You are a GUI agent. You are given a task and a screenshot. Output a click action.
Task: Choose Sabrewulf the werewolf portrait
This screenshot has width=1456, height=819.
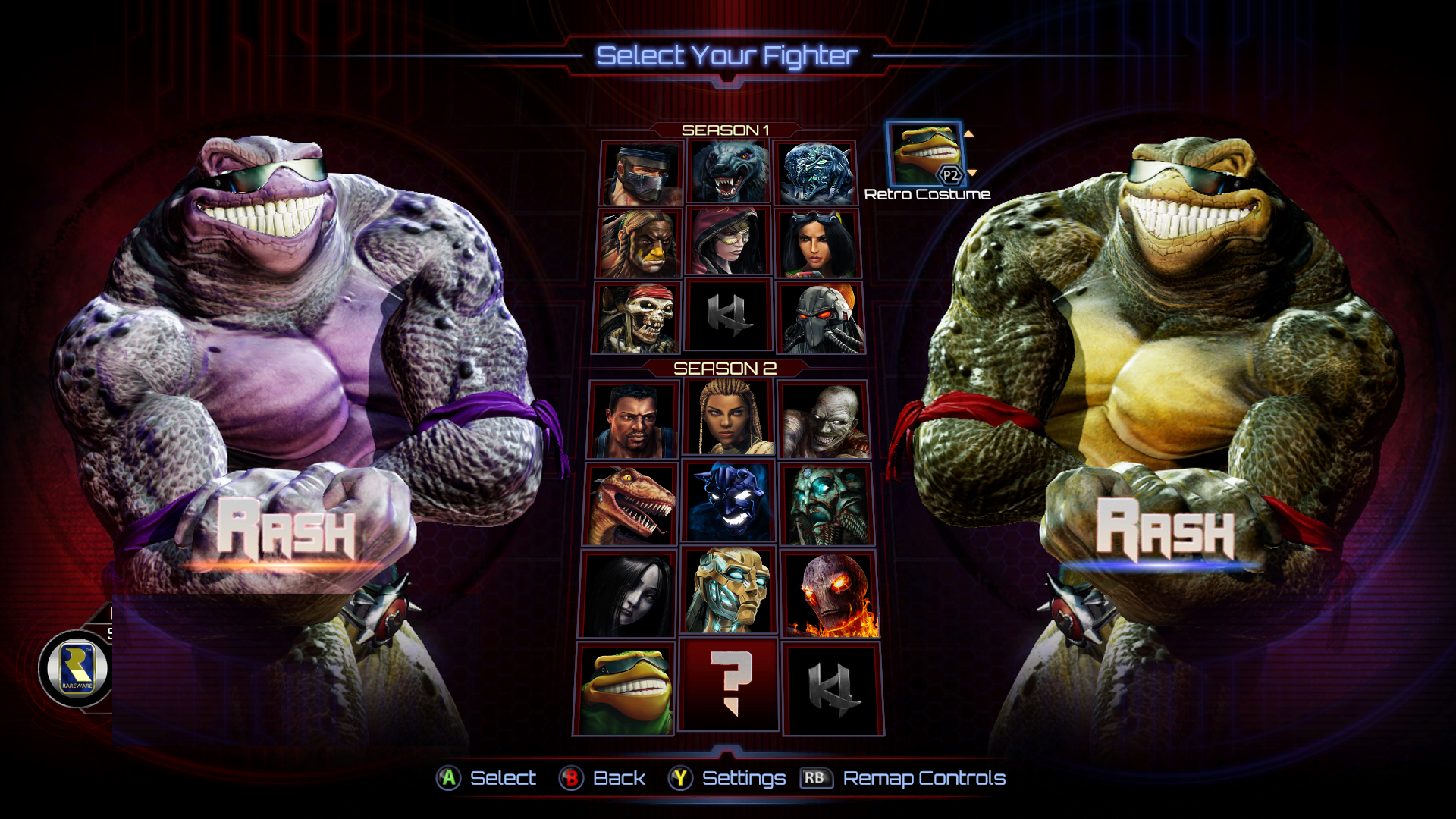[x=729, y=172]
